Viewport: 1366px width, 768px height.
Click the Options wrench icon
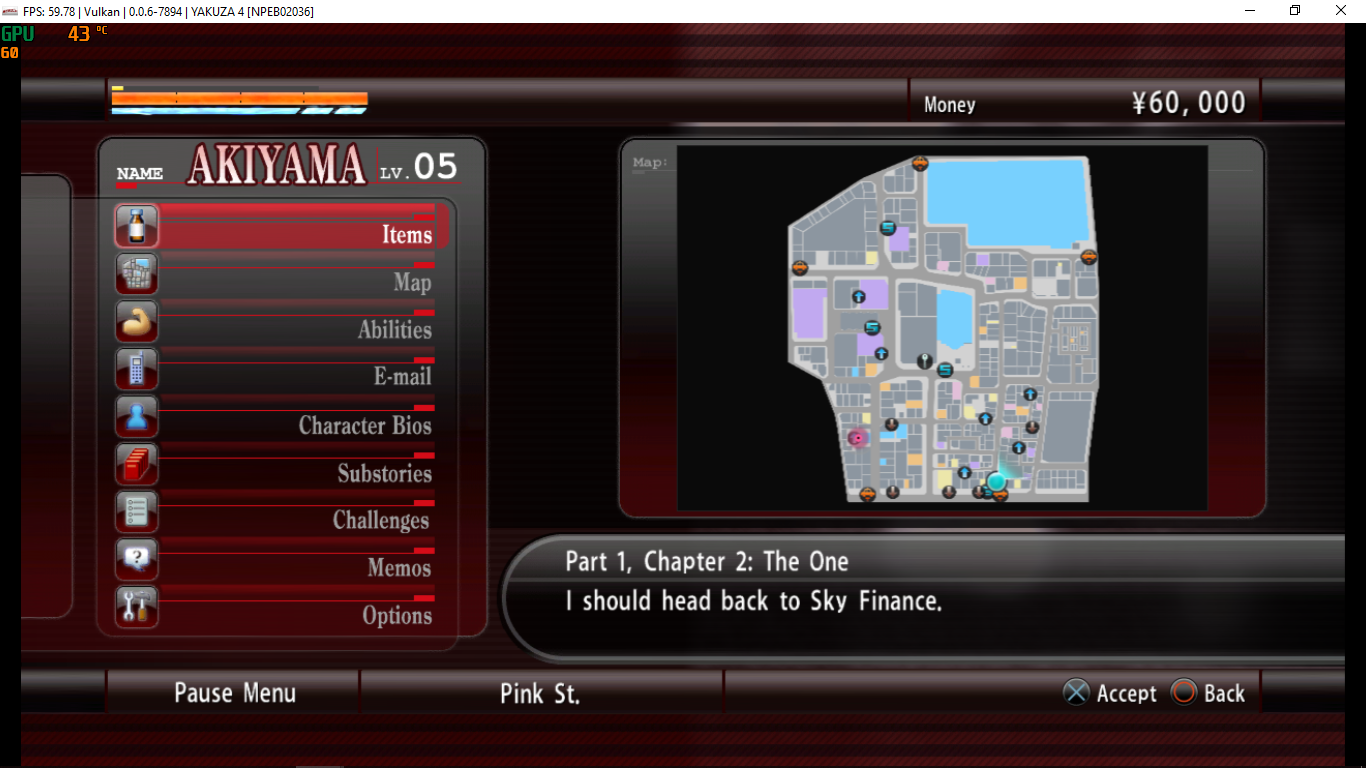pyautogui.click(x=136, y=606)
